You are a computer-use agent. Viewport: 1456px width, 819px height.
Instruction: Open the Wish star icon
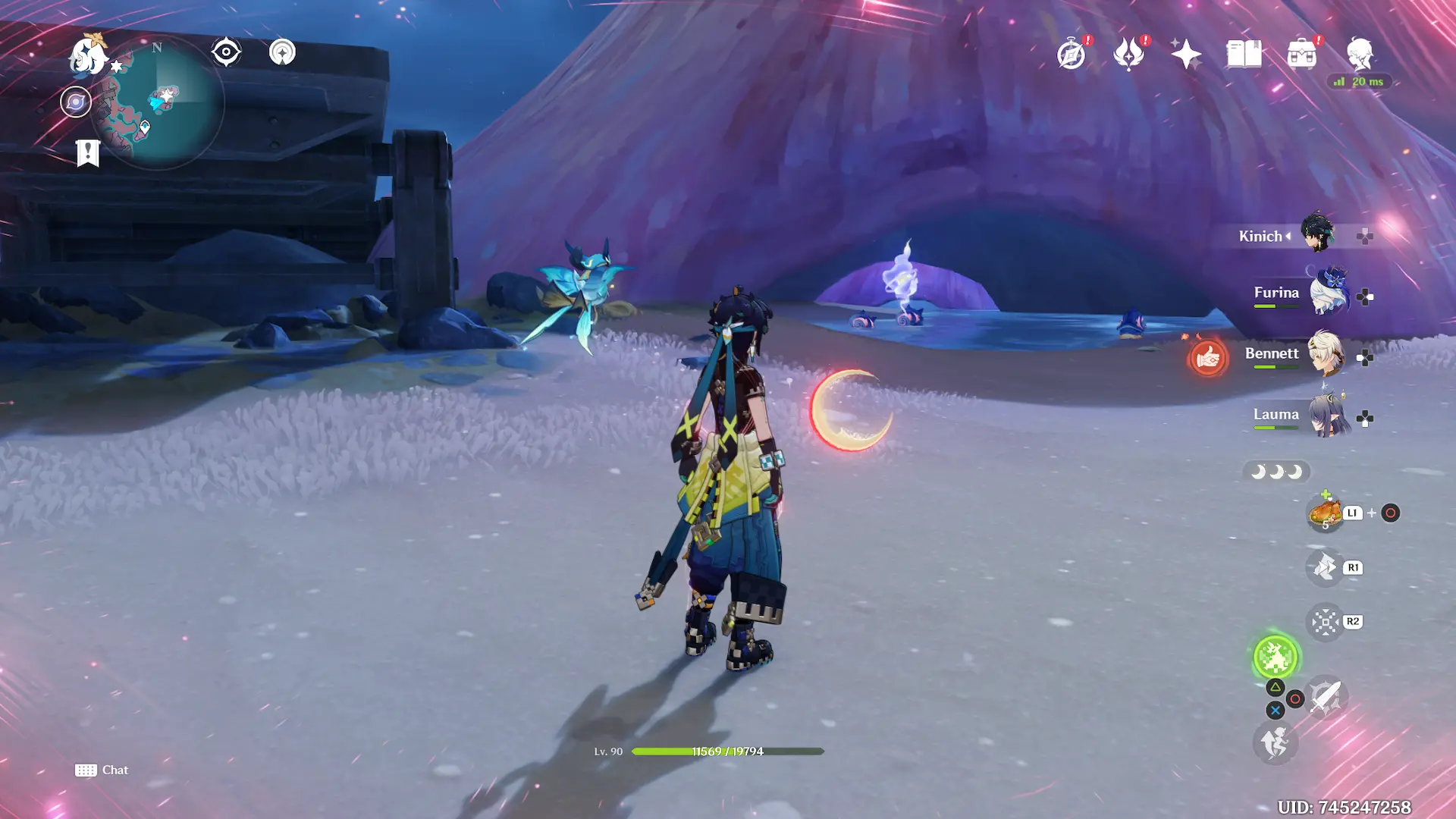[x=1186, y=55]
